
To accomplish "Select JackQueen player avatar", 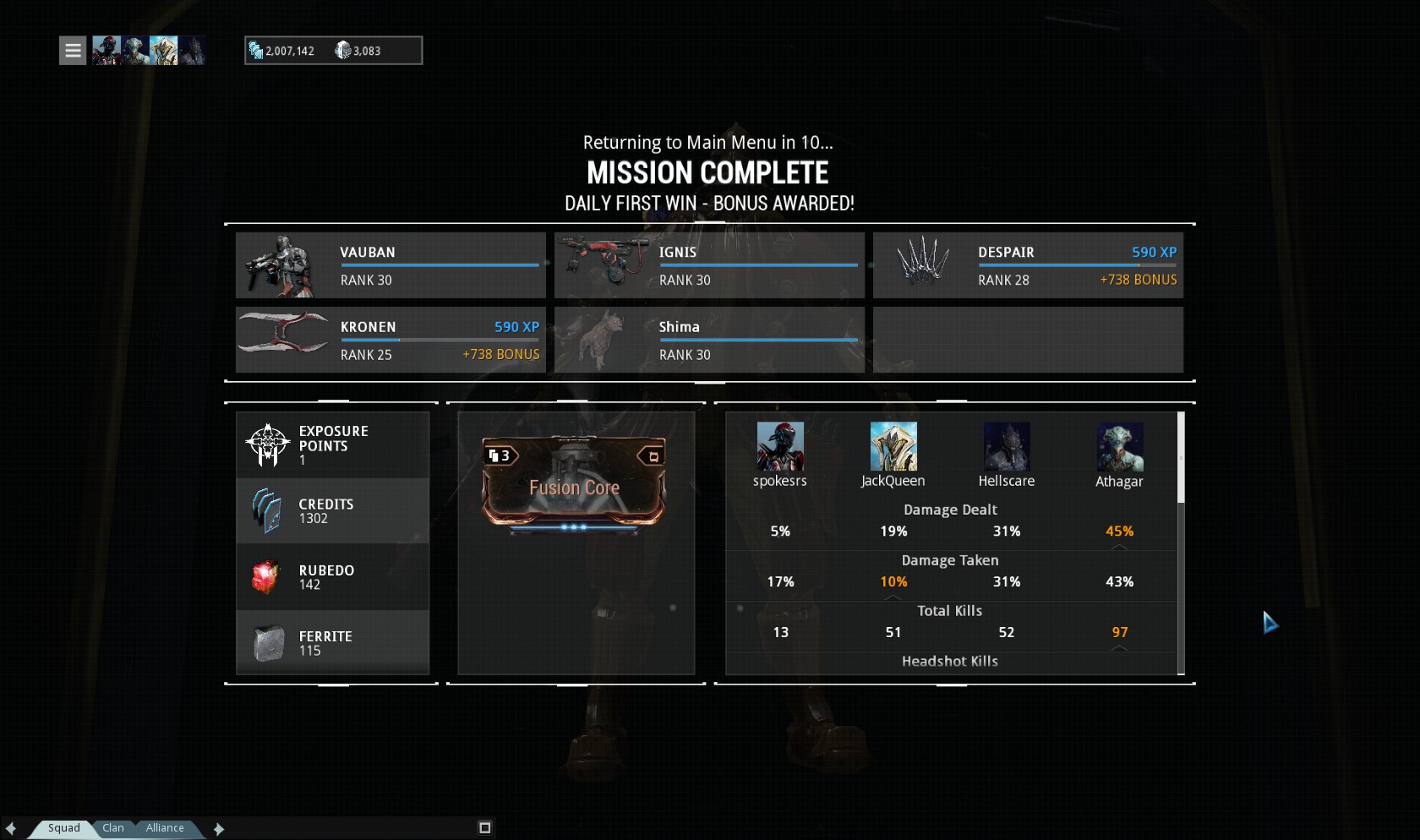I will tap(893, 446).
